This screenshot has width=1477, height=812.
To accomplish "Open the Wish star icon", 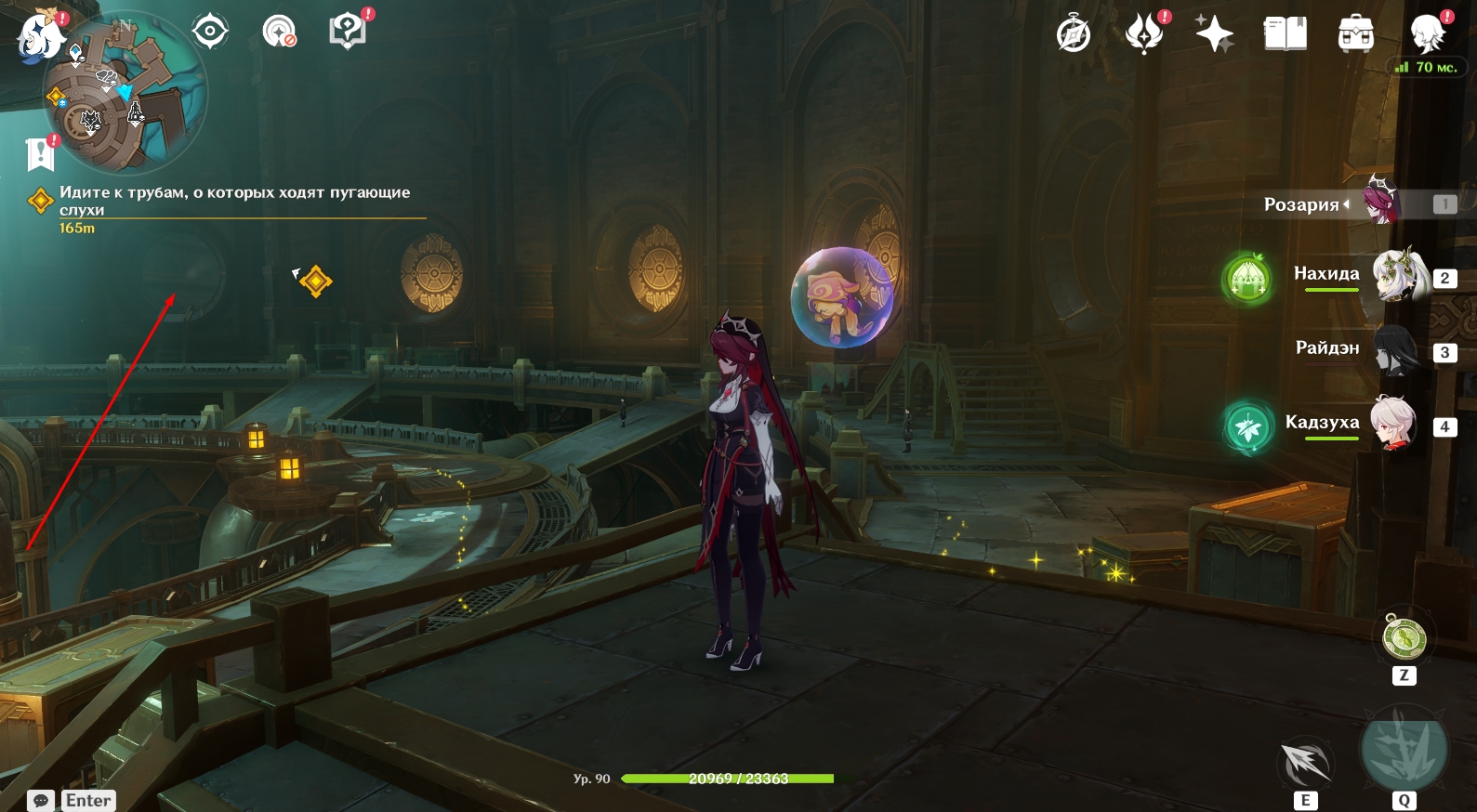I will [1214, 35].
